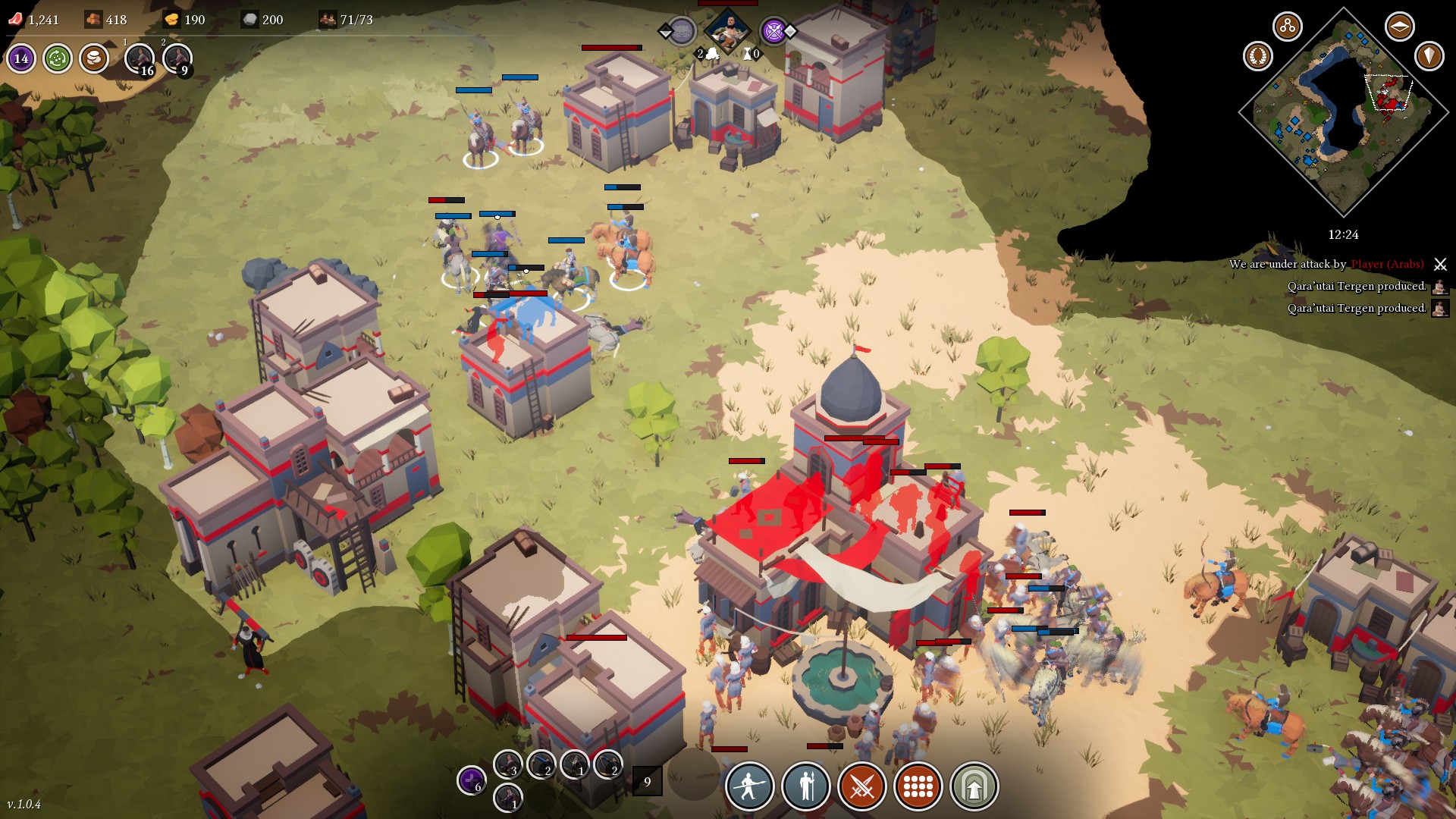Select control group 2 with 9 units

click(x=177, y=58)
